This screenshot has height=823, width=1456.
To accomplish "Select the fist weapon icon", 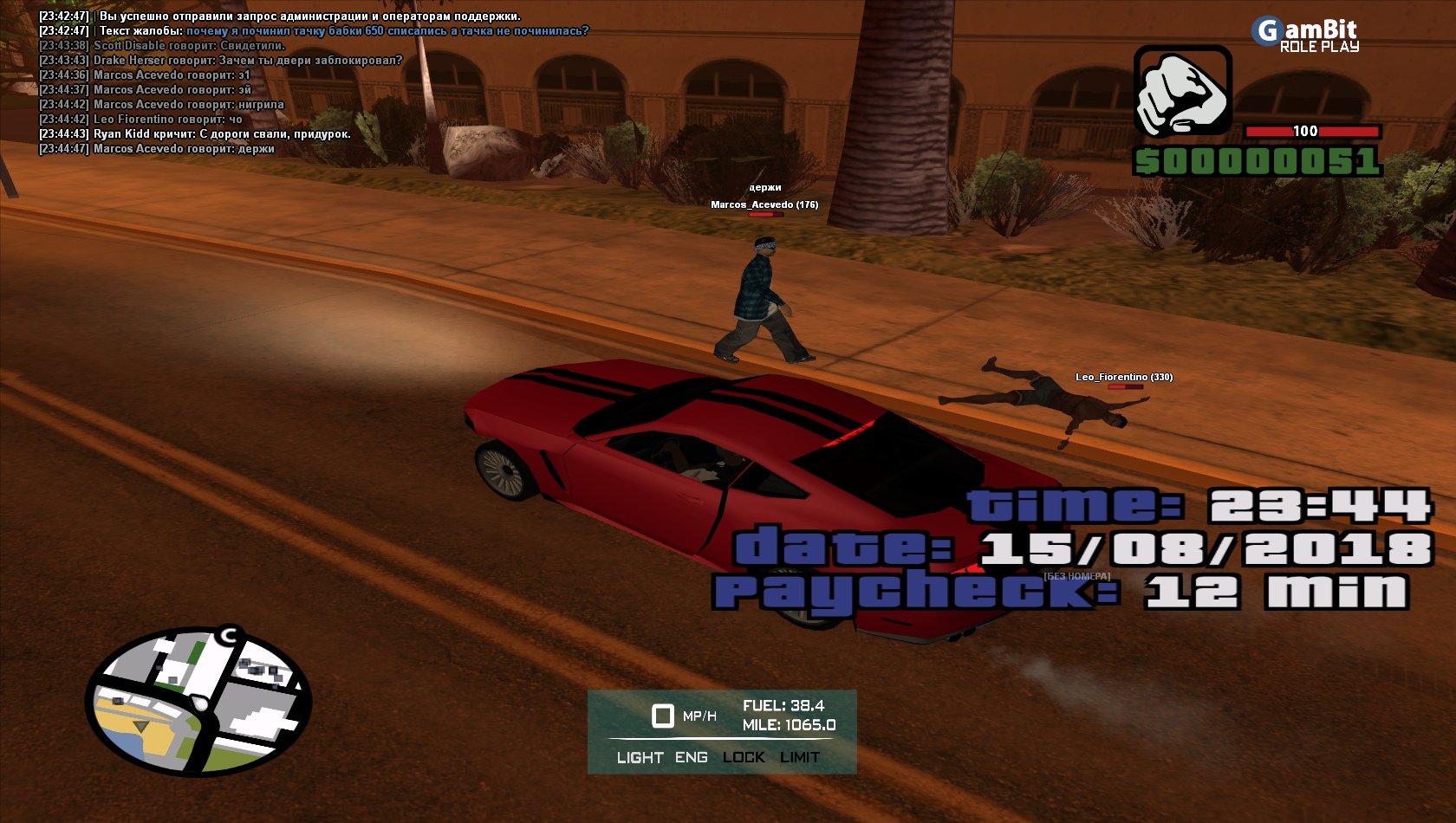I will (x=1182, y=92).
